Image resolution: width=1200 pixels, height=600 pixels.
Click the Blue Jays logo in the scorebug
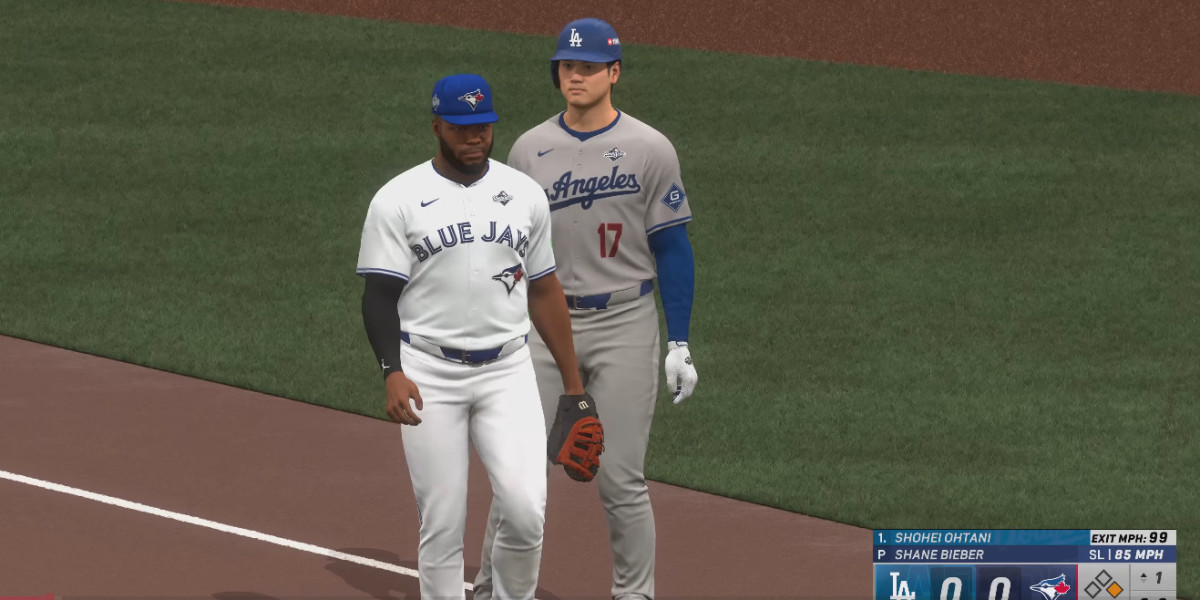[x=1049, y=585]
